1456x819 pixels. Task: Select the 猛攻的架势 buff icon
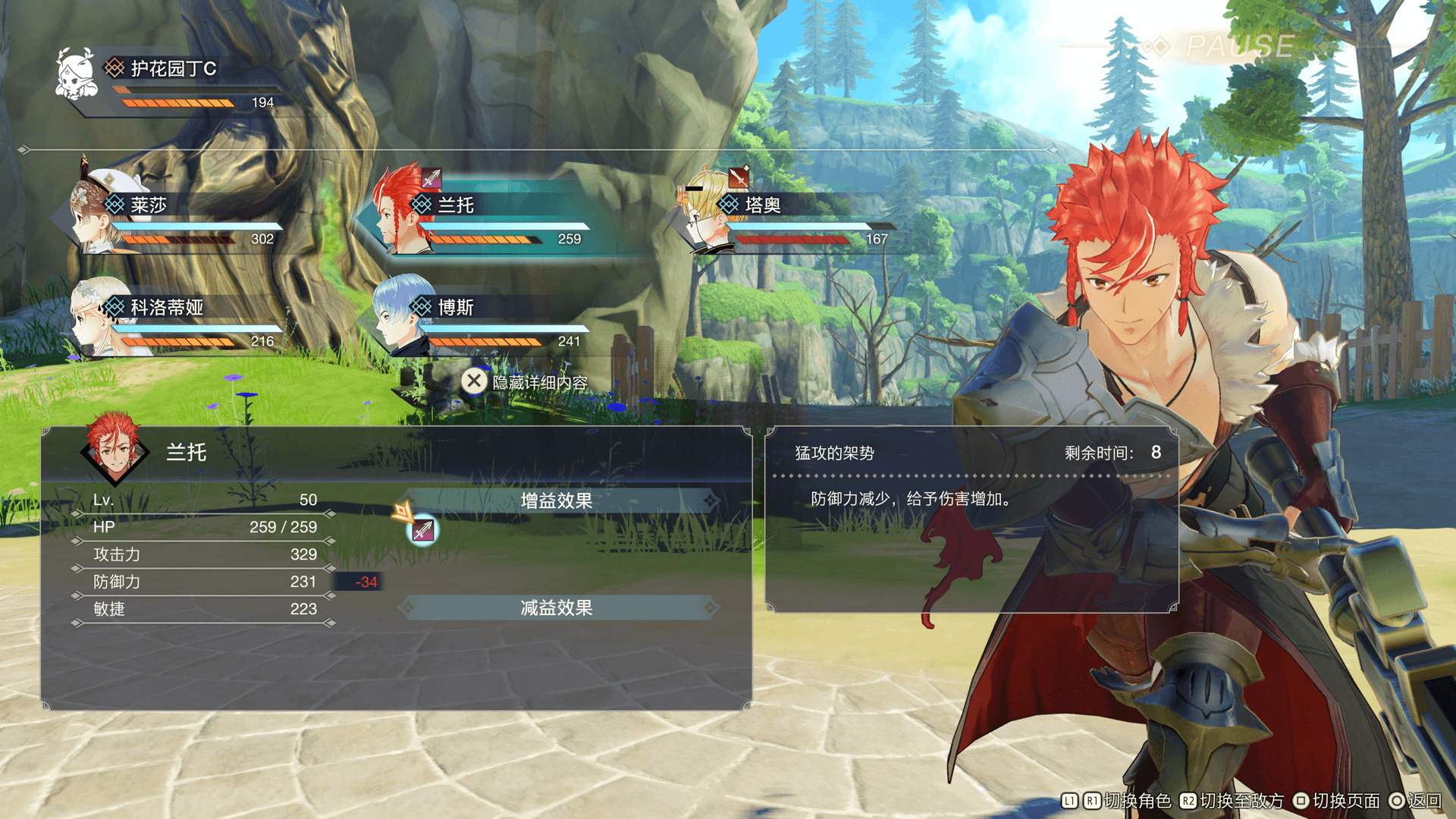click(x=423, y=531)
